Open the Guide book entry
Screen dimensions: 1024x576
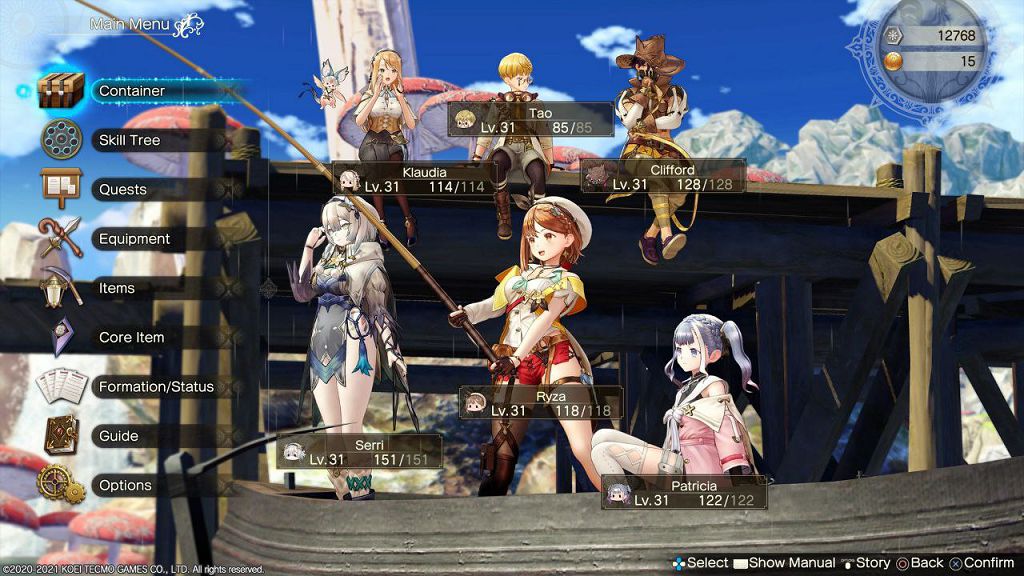point(118,436)
